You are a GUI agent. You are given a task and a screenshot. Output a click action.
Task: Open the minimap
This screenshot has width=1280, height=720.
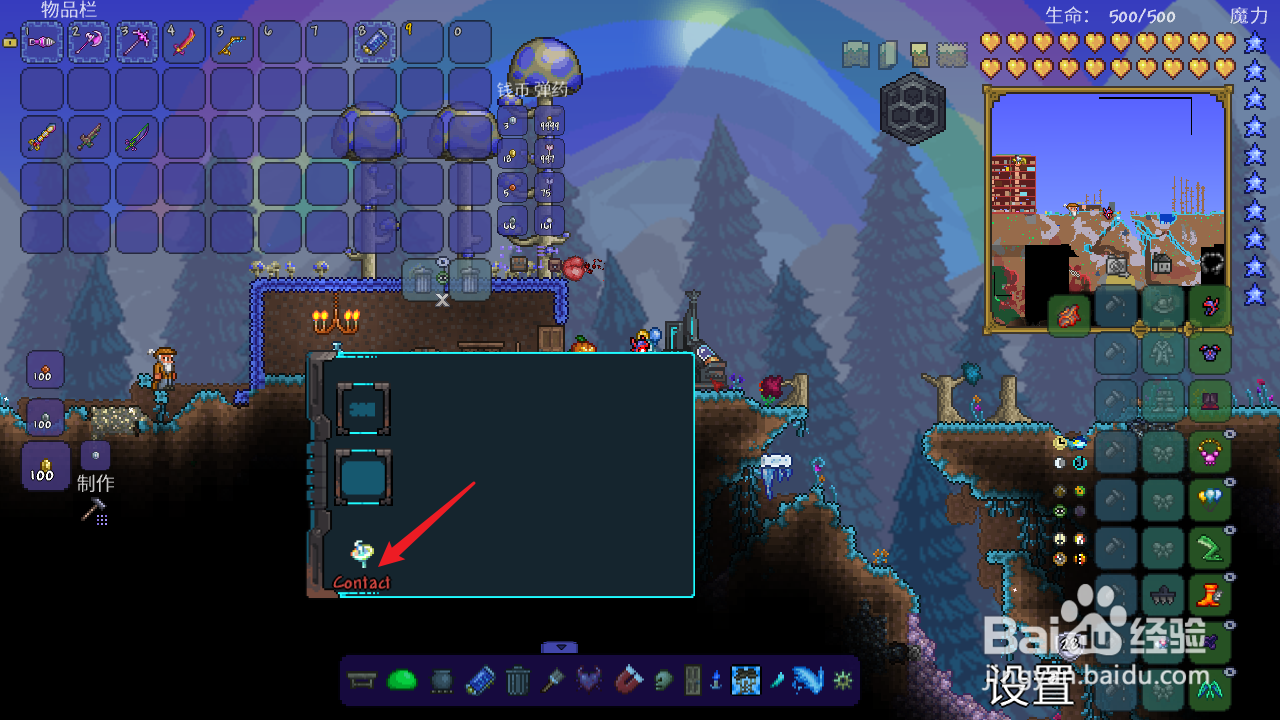click(x=1108, y=210)
